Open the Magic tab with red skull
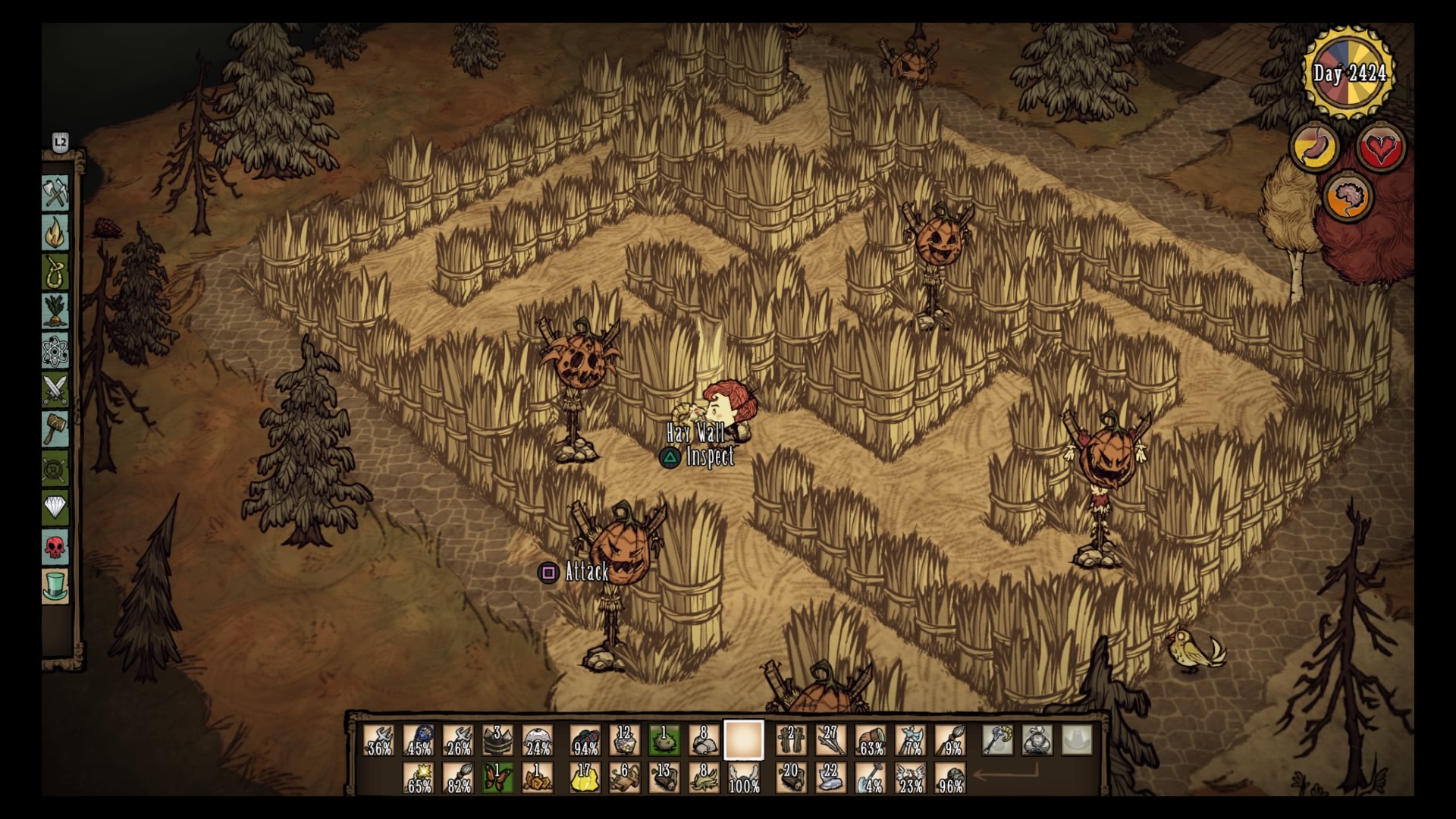The image size is (1456, 819). tap(55, 546)
